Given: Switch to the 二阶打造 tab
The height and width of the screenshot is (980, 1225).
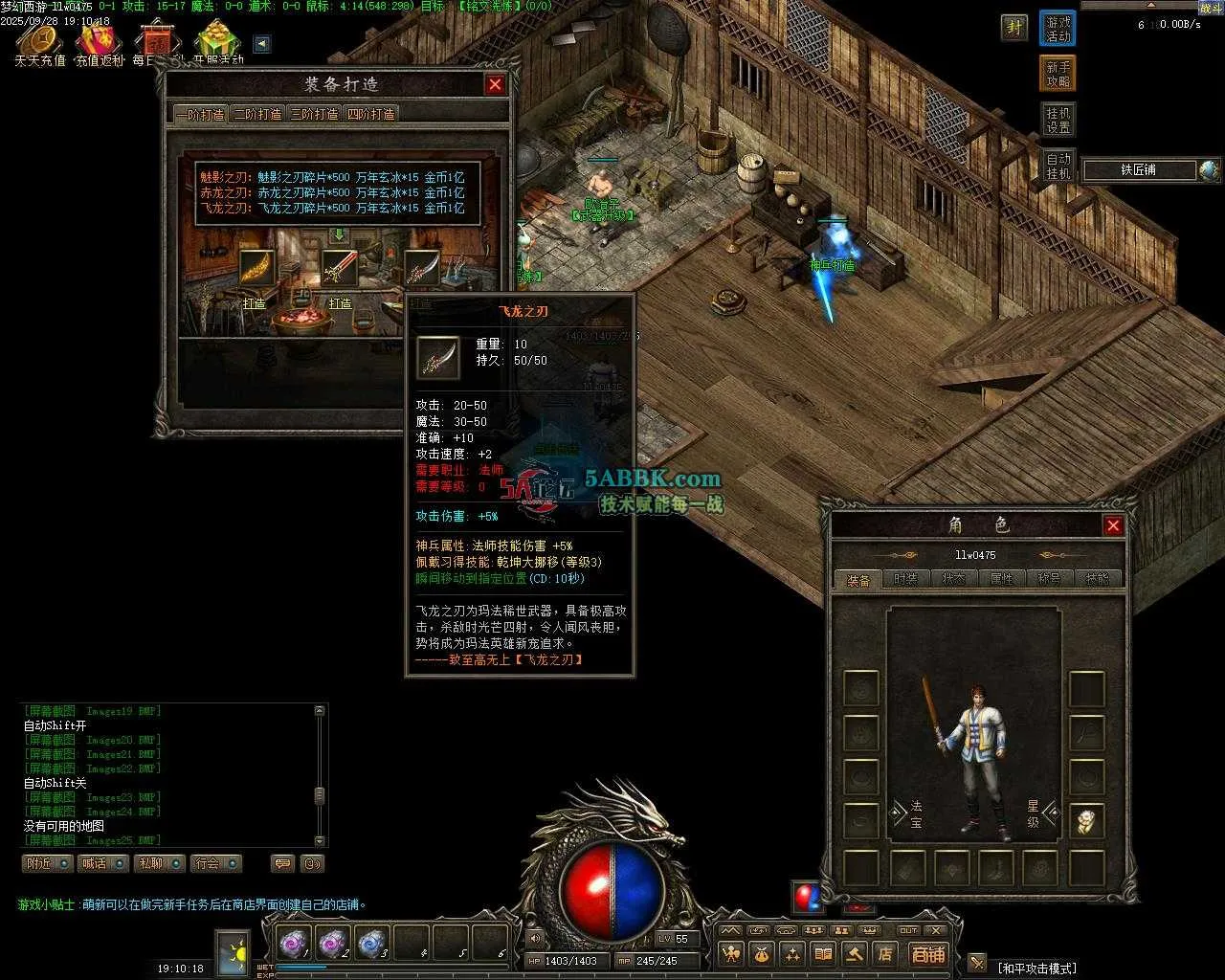Looking at the screenshot, I should click(258, 114).
